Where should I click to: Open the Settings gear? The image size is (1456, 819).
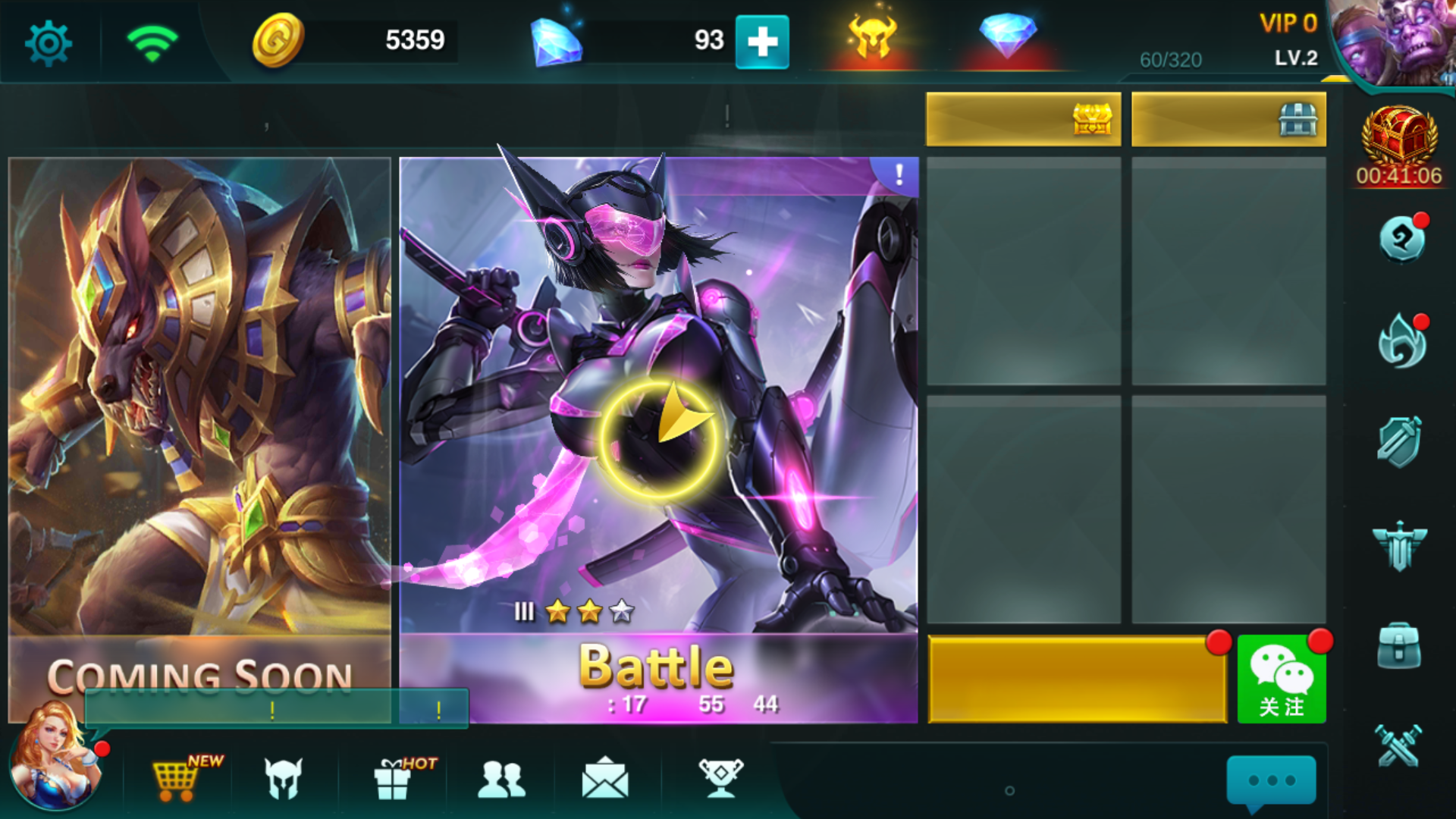pos(47,42)
